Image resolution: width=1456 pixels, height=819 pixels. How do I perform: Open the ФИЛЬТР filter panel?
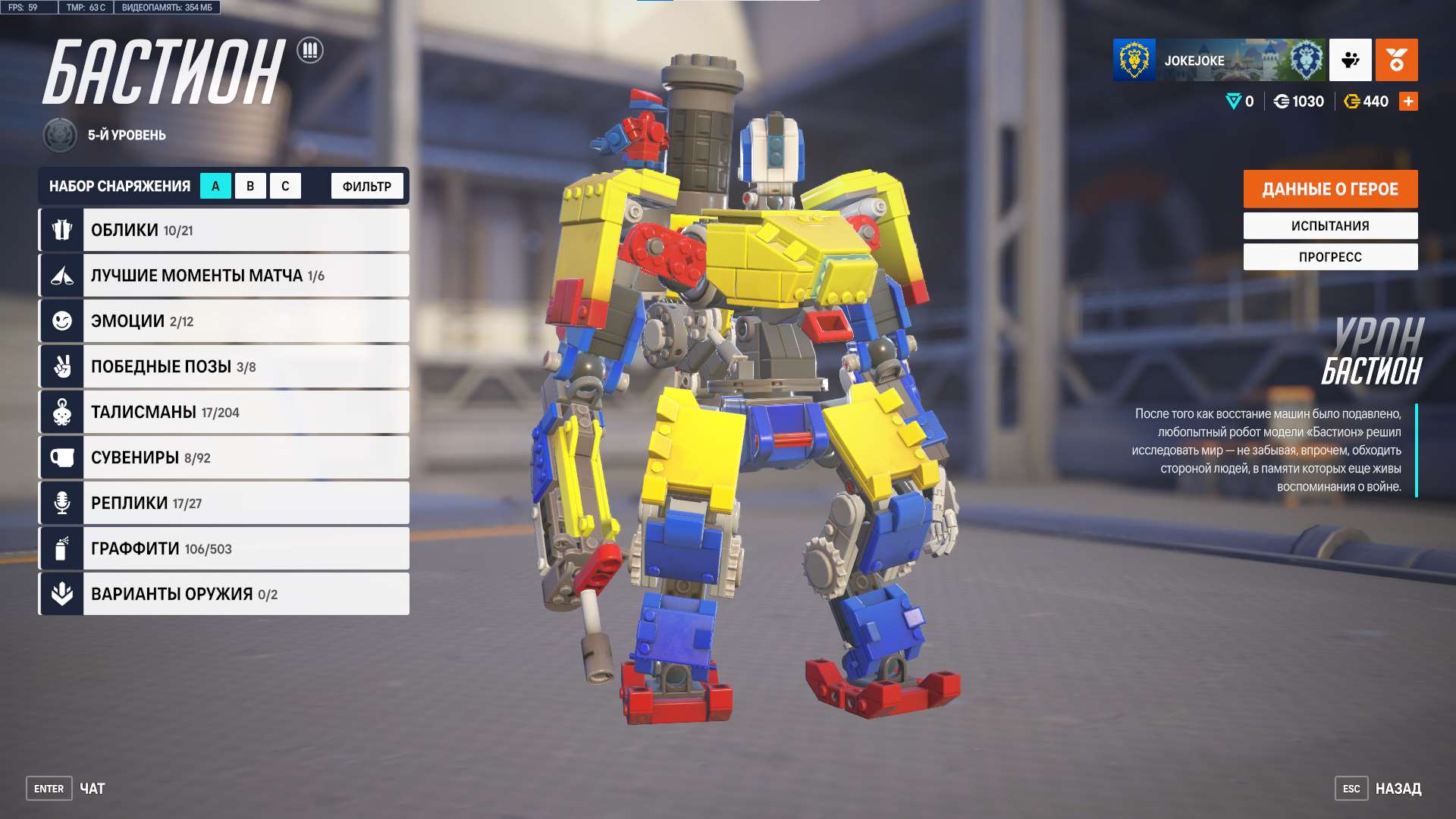point(366,185)
